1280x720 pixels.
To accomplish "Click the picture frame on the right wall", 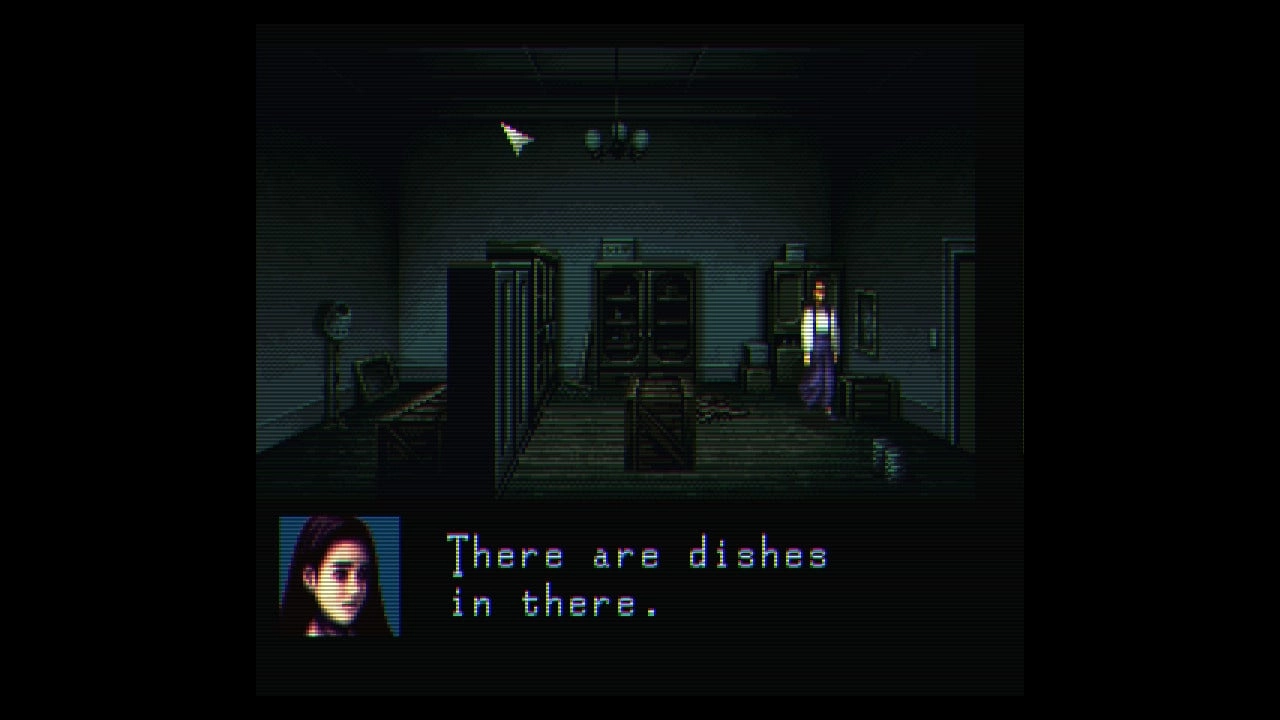I will click(x=867, y=320).
